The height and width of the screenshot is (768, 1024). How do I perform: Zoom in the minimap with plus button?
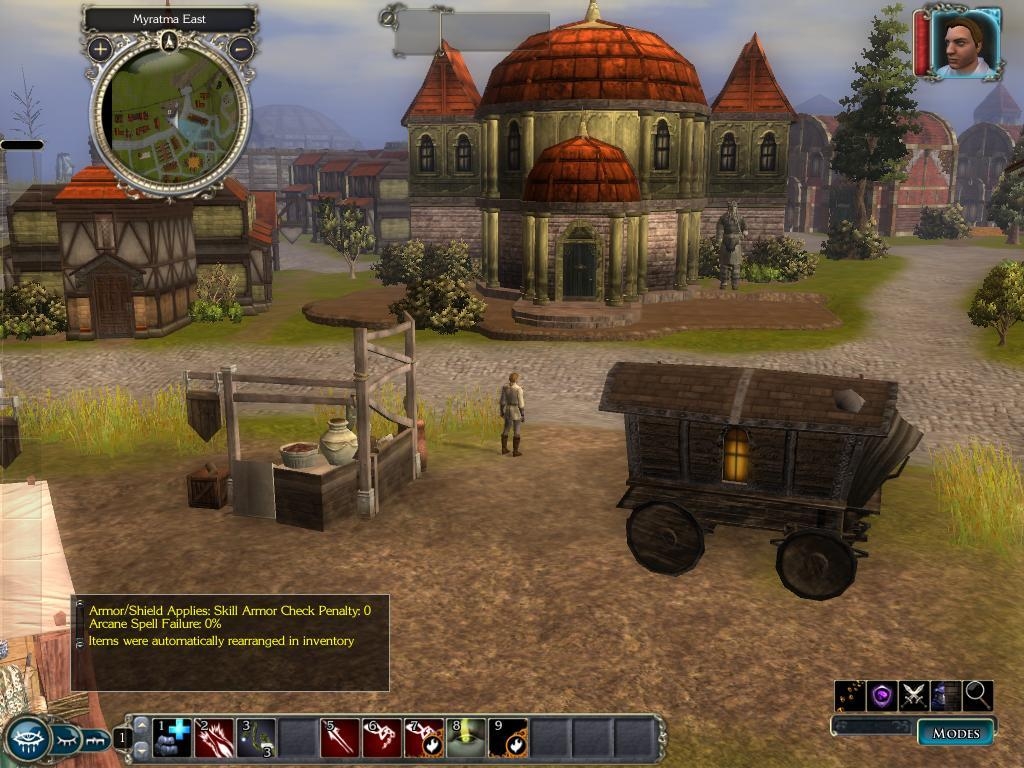[x=100, y=48]
